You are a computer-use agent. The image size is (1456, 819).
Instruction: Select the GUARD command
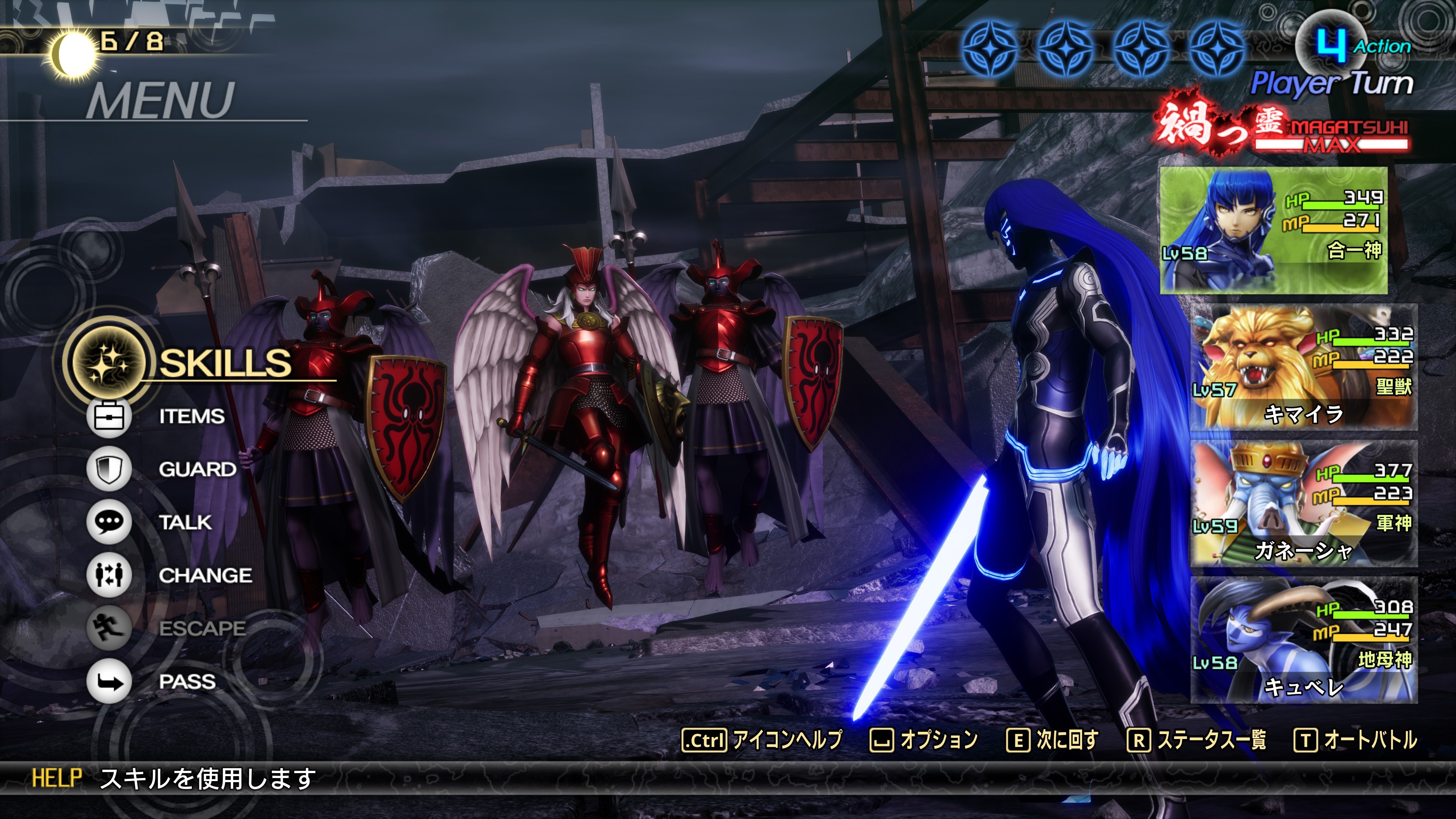click(x=197, y=469)
